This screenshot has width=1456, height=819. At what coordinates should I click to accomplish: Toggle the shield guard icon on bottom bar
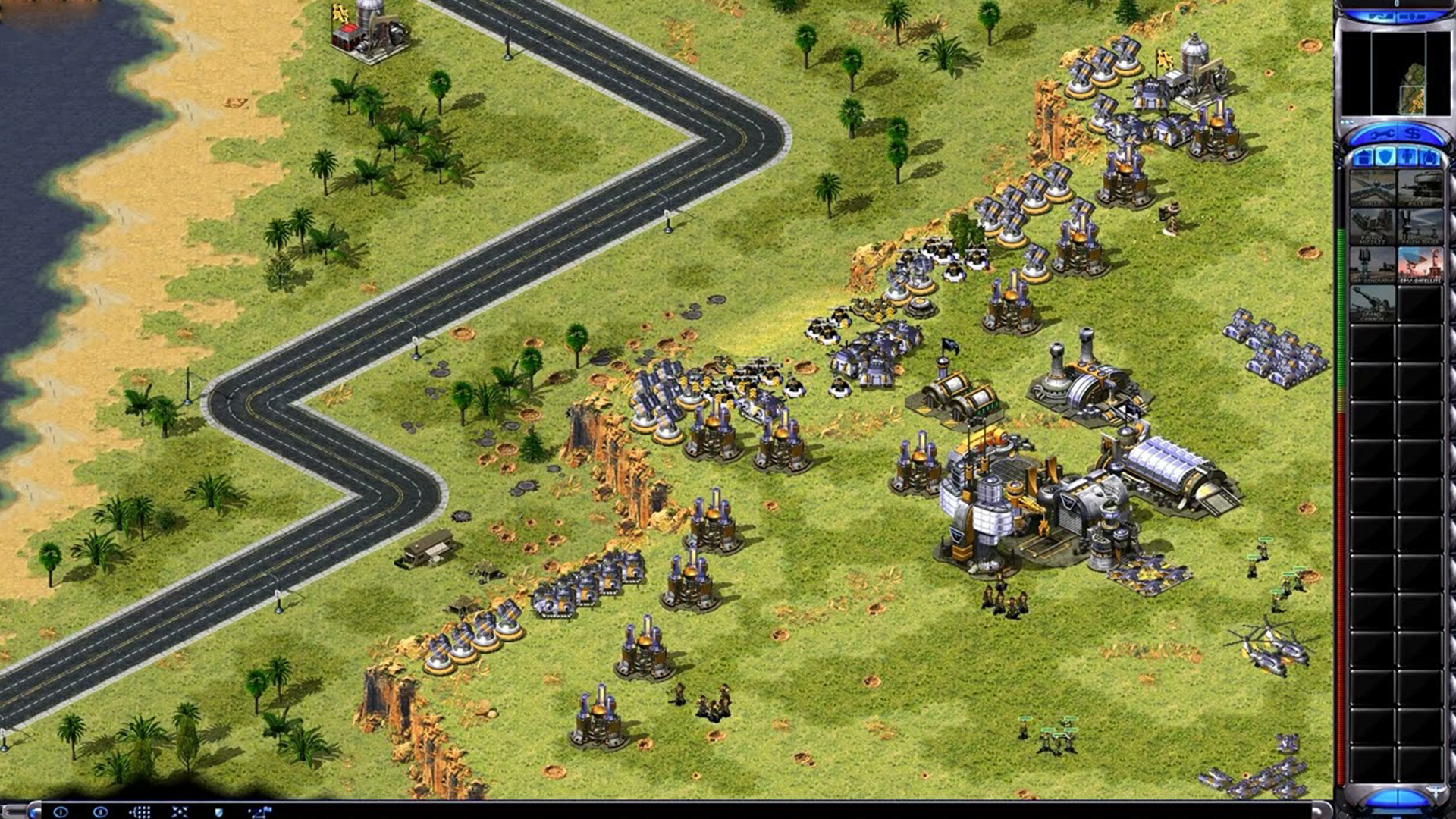pos(219,811)
